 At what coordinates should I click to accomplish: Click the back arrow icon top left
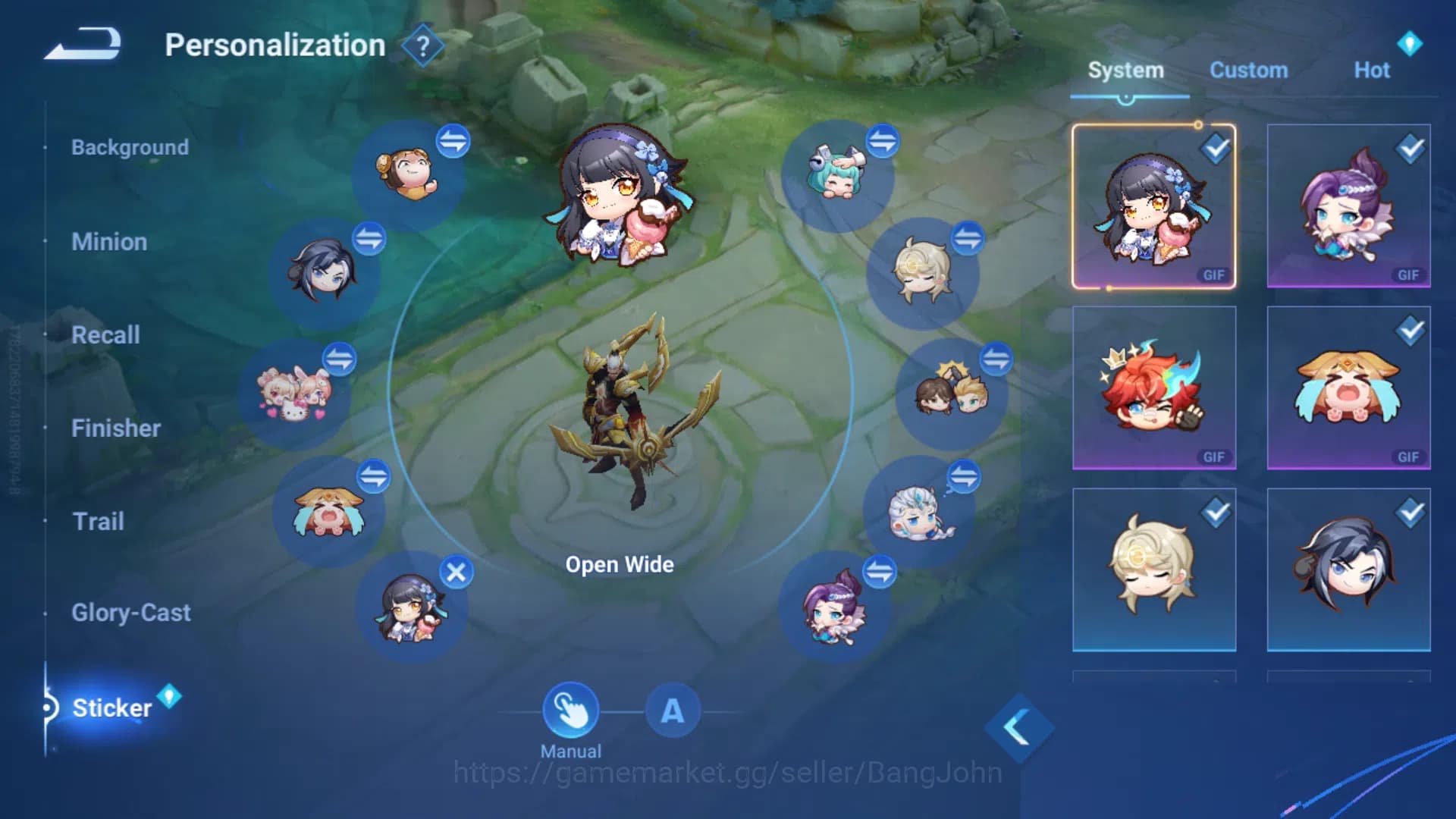(x=83, y=42)
